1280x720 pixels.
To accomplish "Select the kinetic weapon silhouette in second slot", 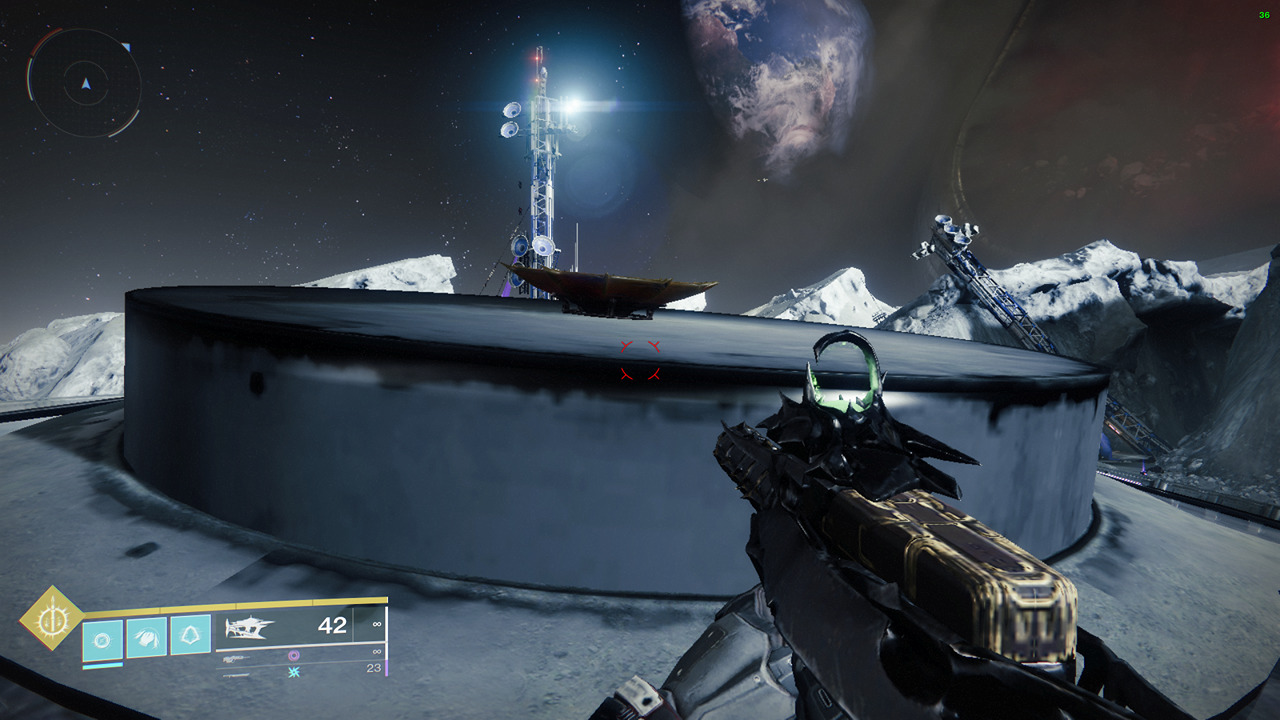I will [237, 659].
